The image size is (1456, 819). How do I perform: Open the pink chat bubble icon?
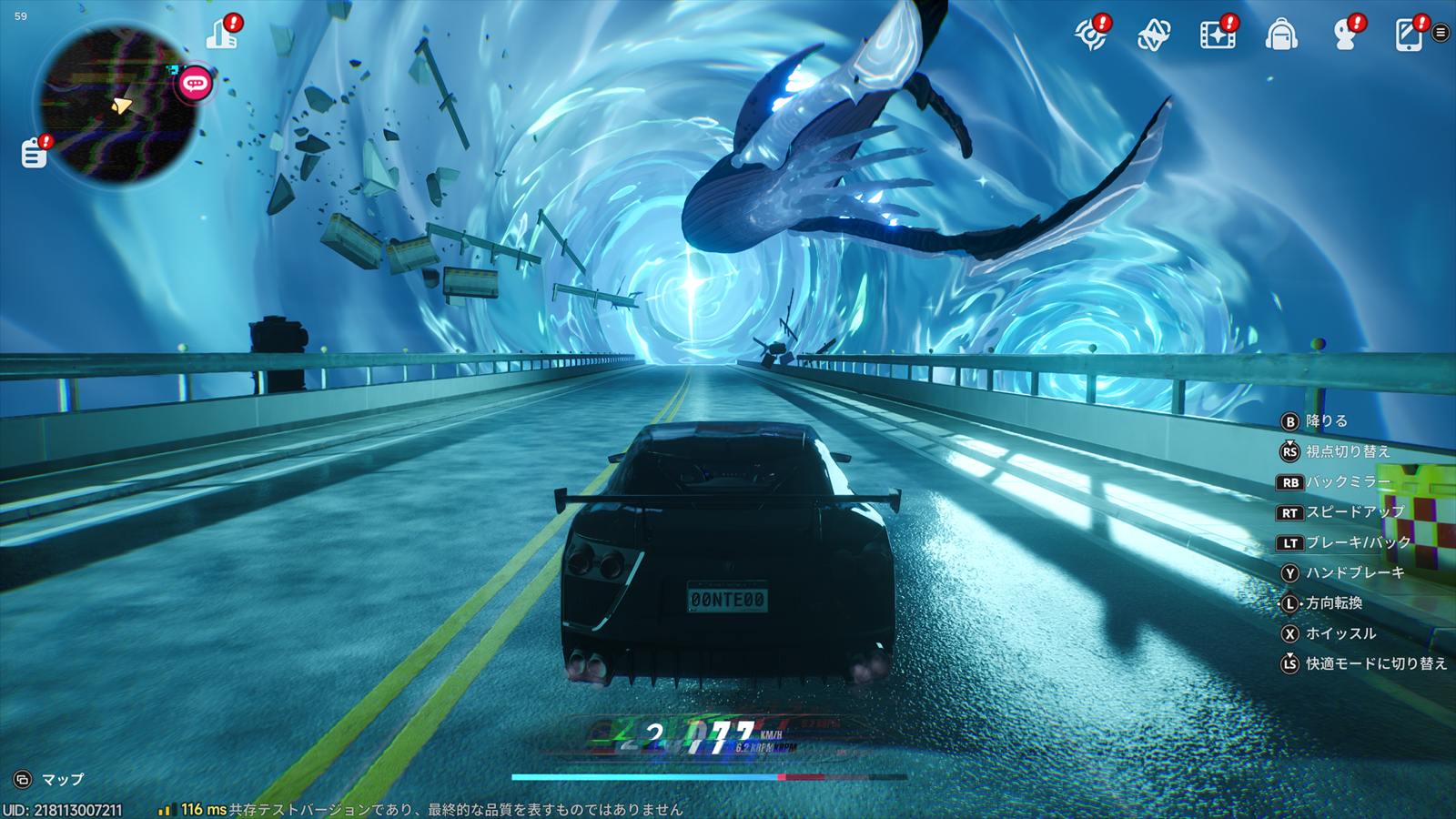(x=195, y=84)
